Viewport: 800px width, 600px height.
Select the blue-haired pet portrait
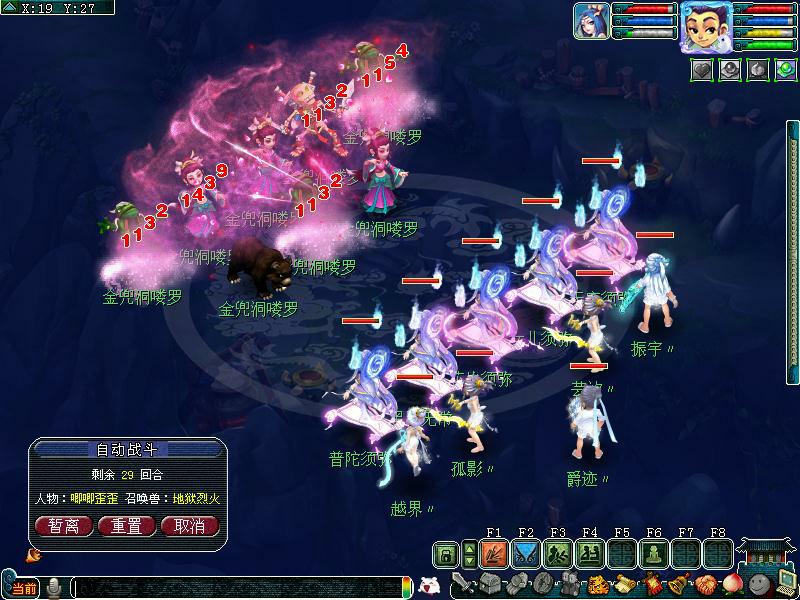point(591,20)
